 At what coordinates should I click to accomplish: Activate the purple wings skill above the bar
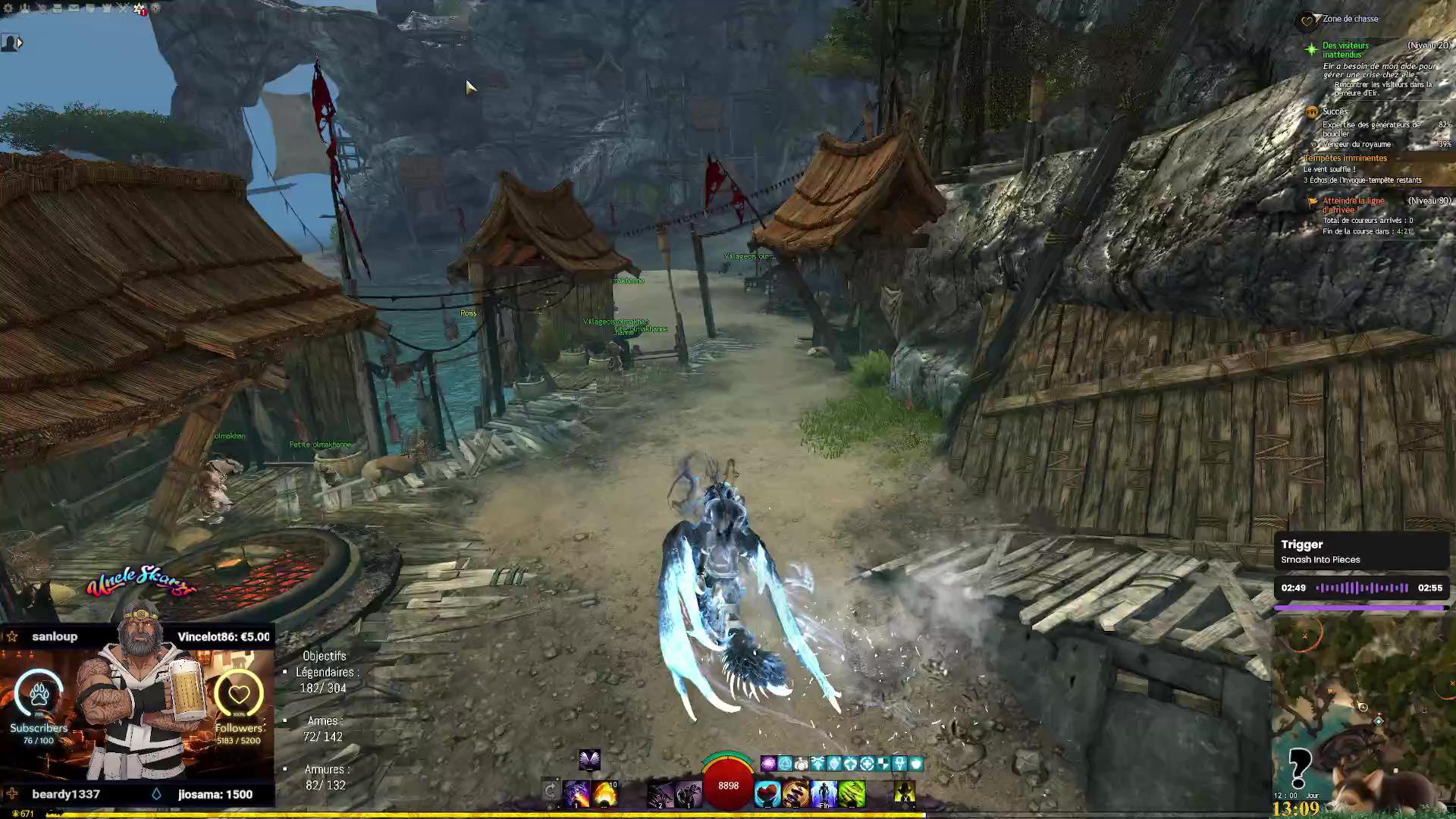[589, 759]
